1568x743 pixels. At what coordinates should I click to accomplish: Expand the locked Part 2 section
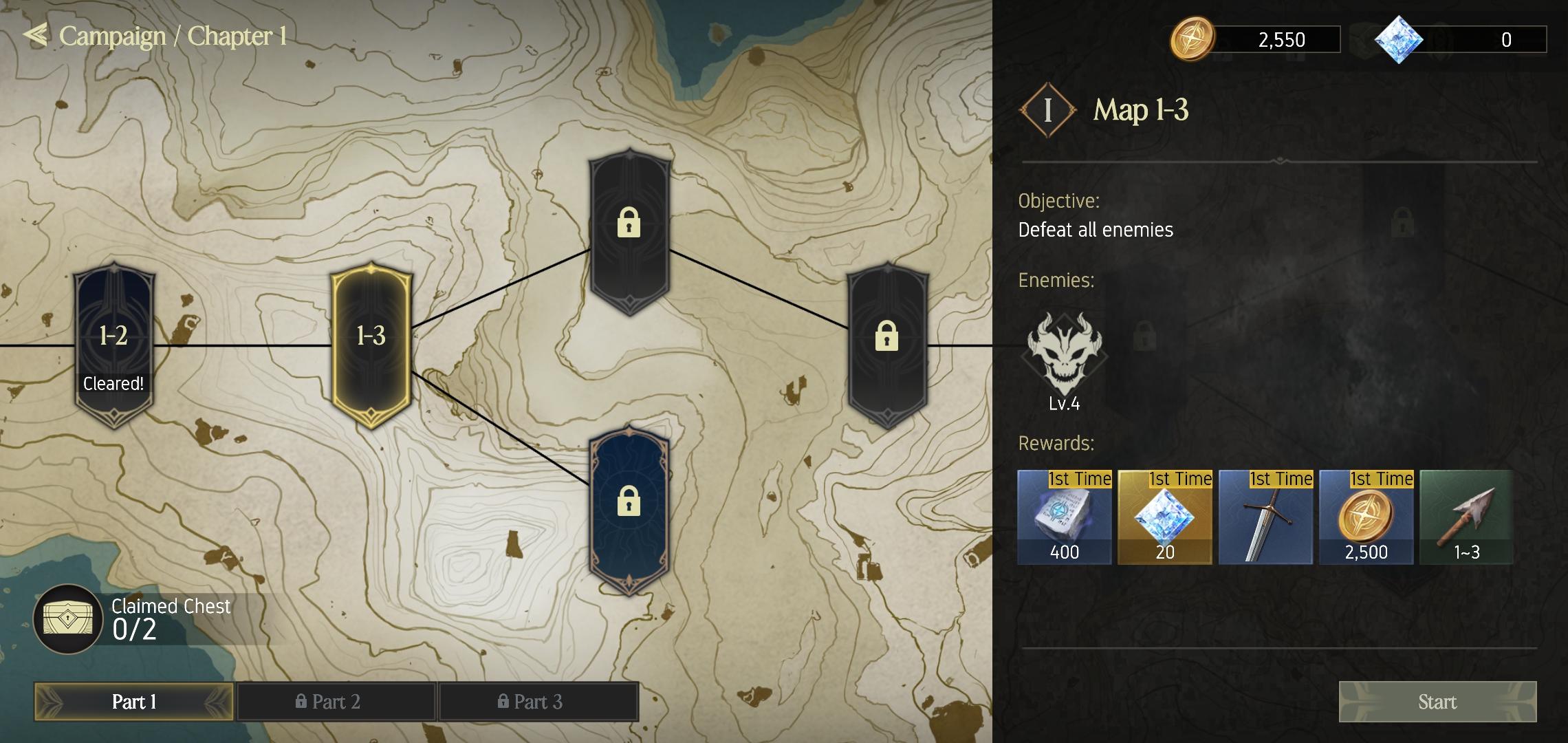tap(336, 702)
